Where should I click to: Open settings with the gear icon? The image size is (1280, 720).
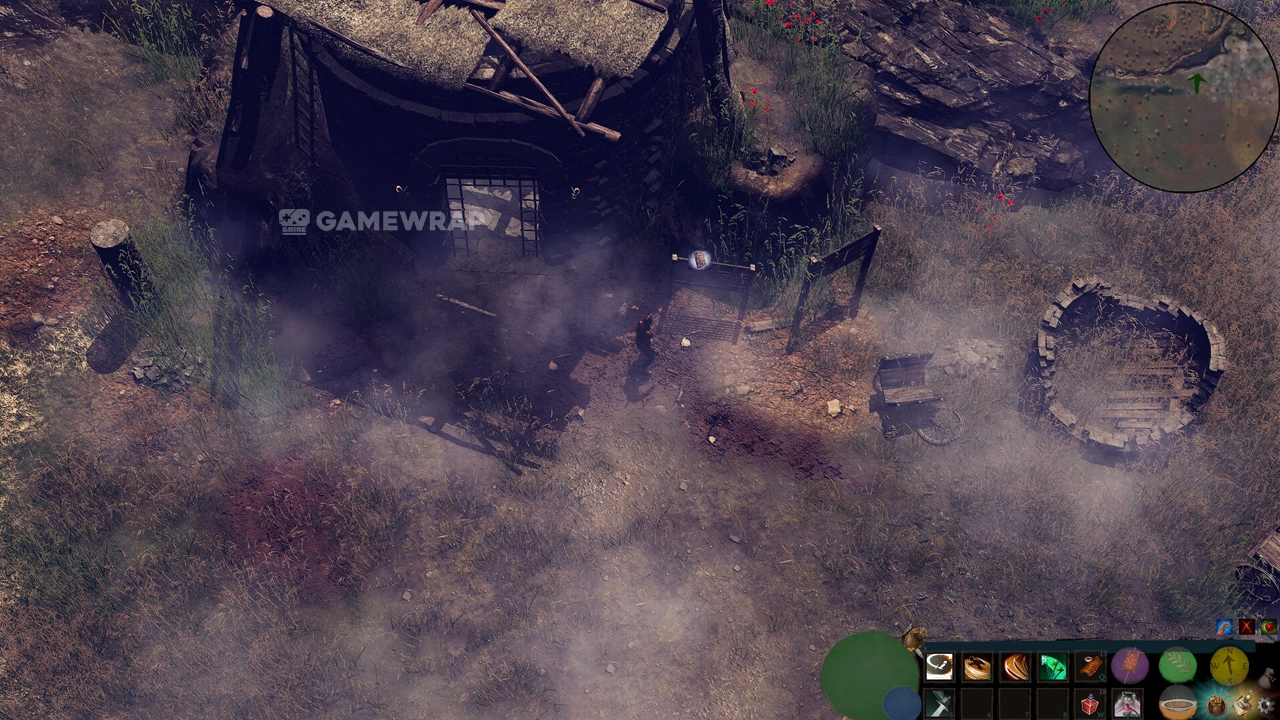click(1266, 706)
